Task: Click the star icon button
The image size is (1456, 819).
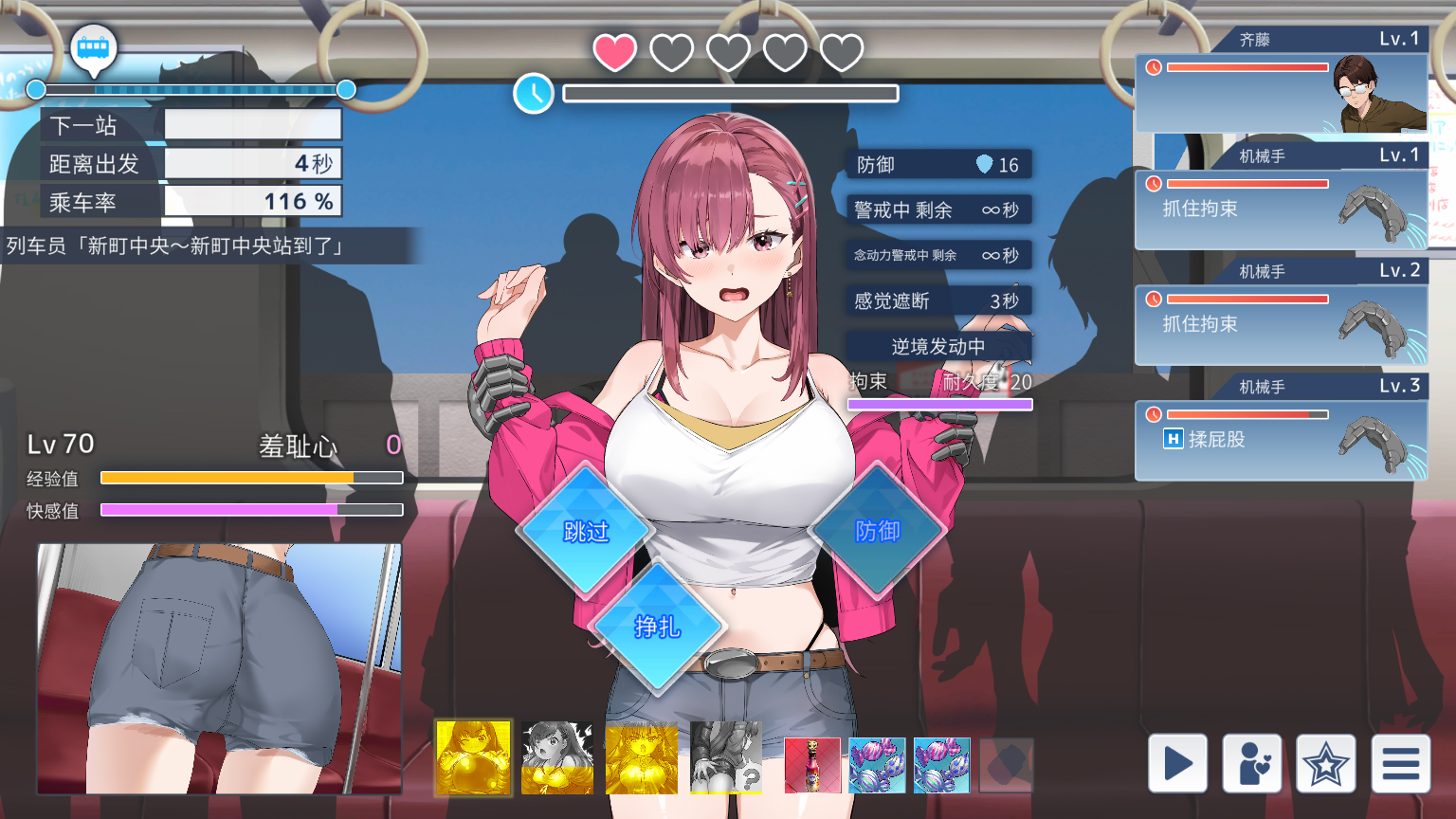Action: 1325,763
